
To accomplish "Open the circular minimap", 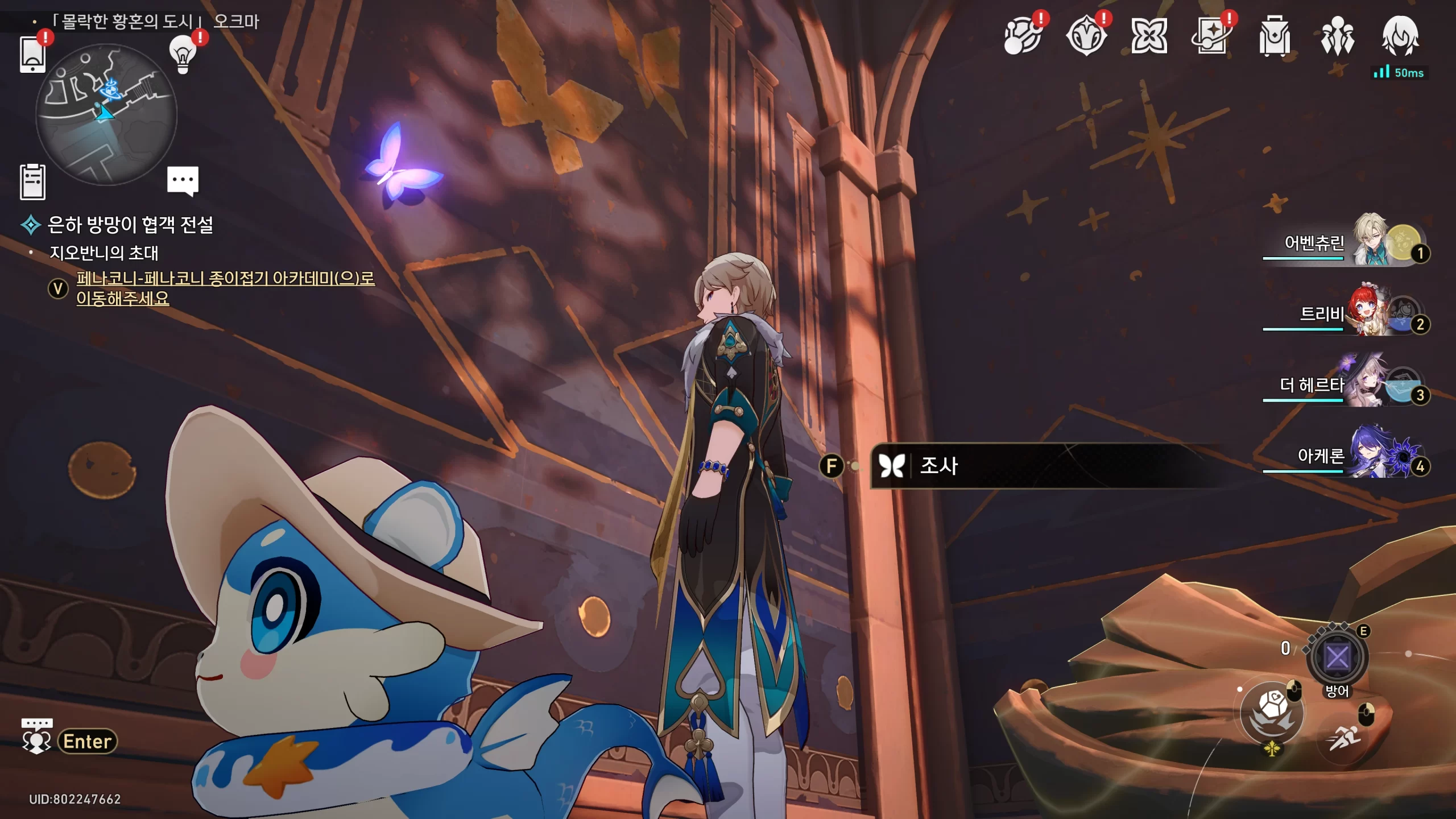I will (x=106, y=114).
